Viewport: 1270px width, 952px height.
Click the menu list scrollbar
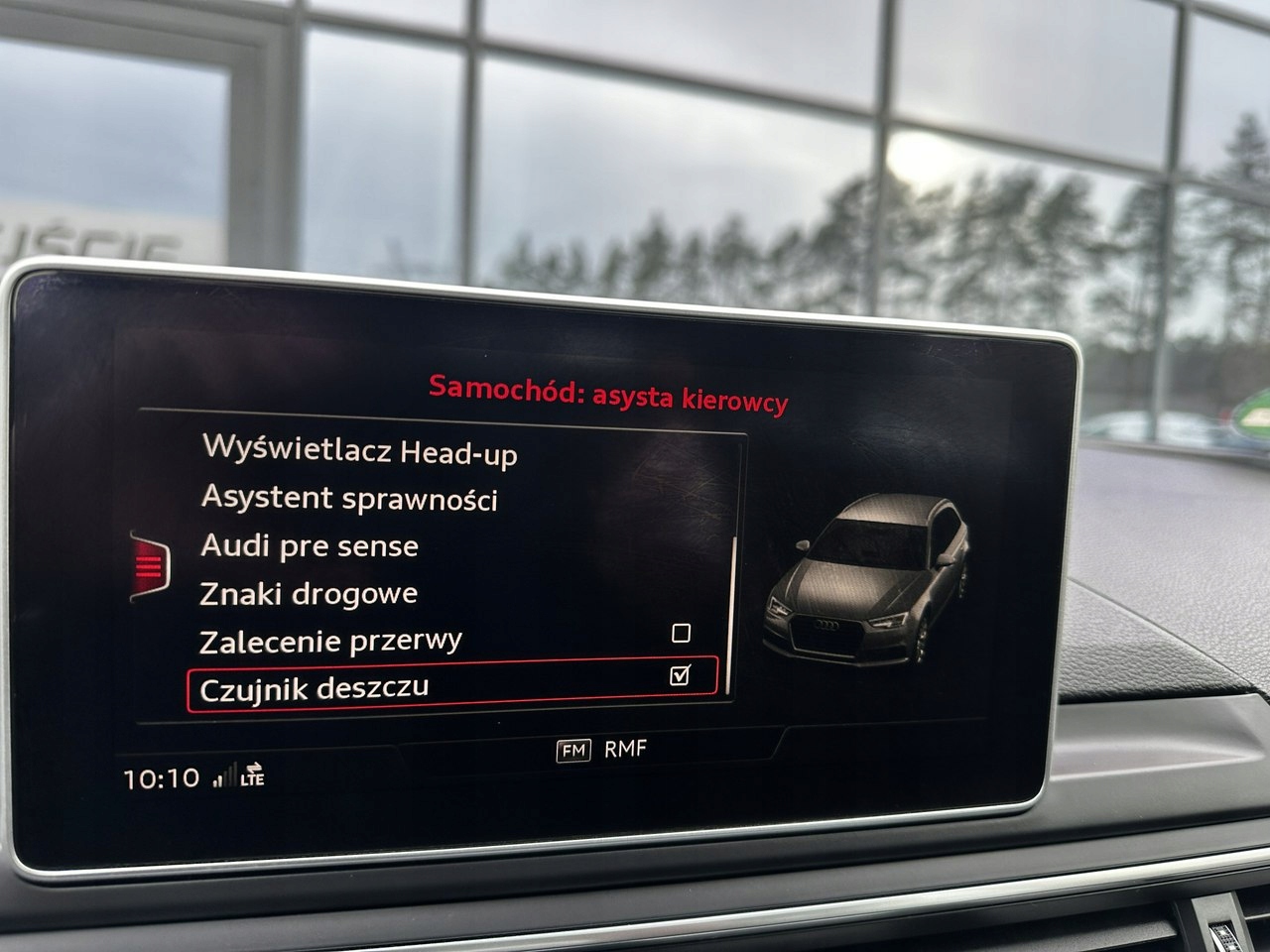coord(732,615)
